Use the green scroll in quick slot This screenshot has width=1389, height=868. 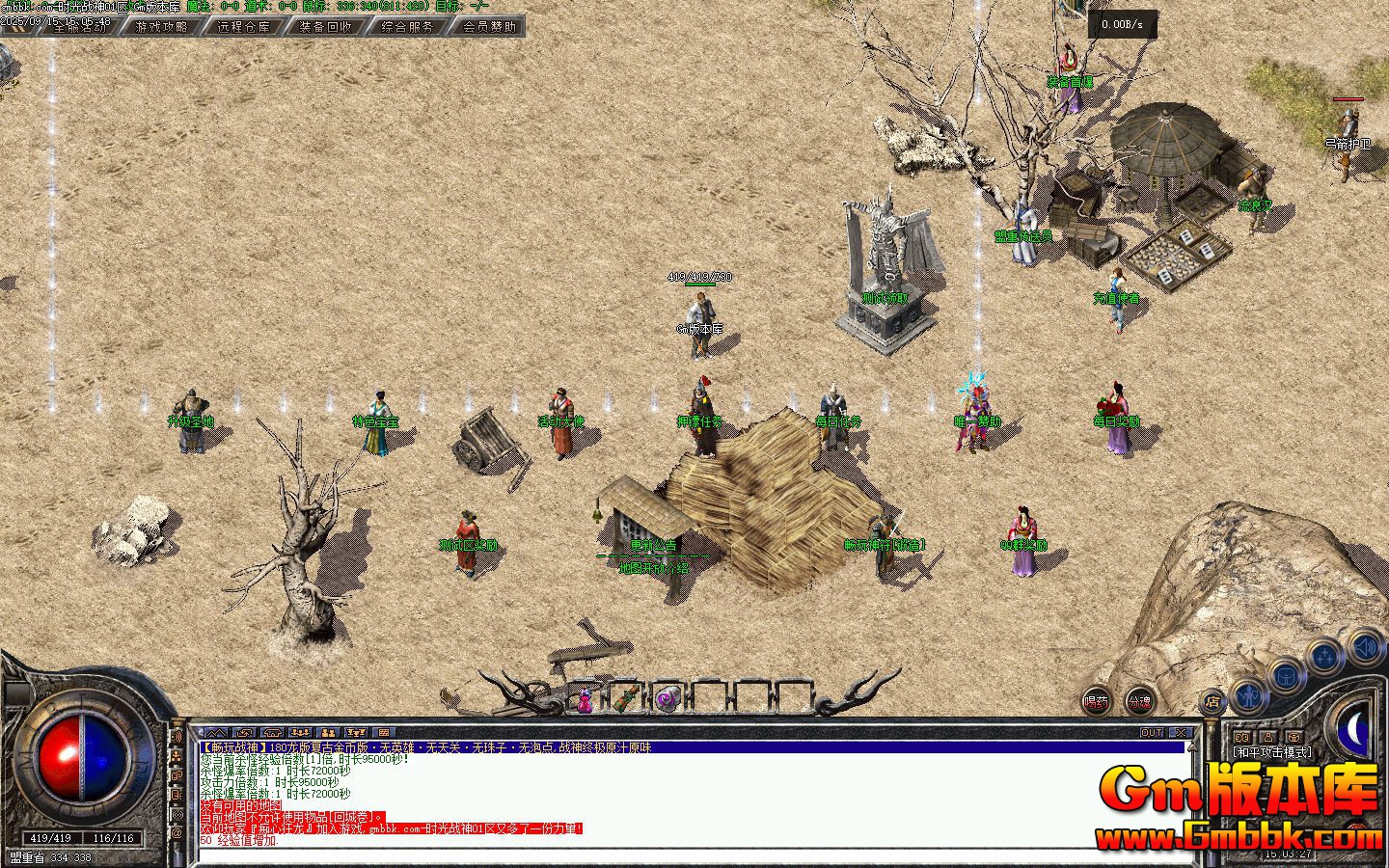click(x=627, y=697)
